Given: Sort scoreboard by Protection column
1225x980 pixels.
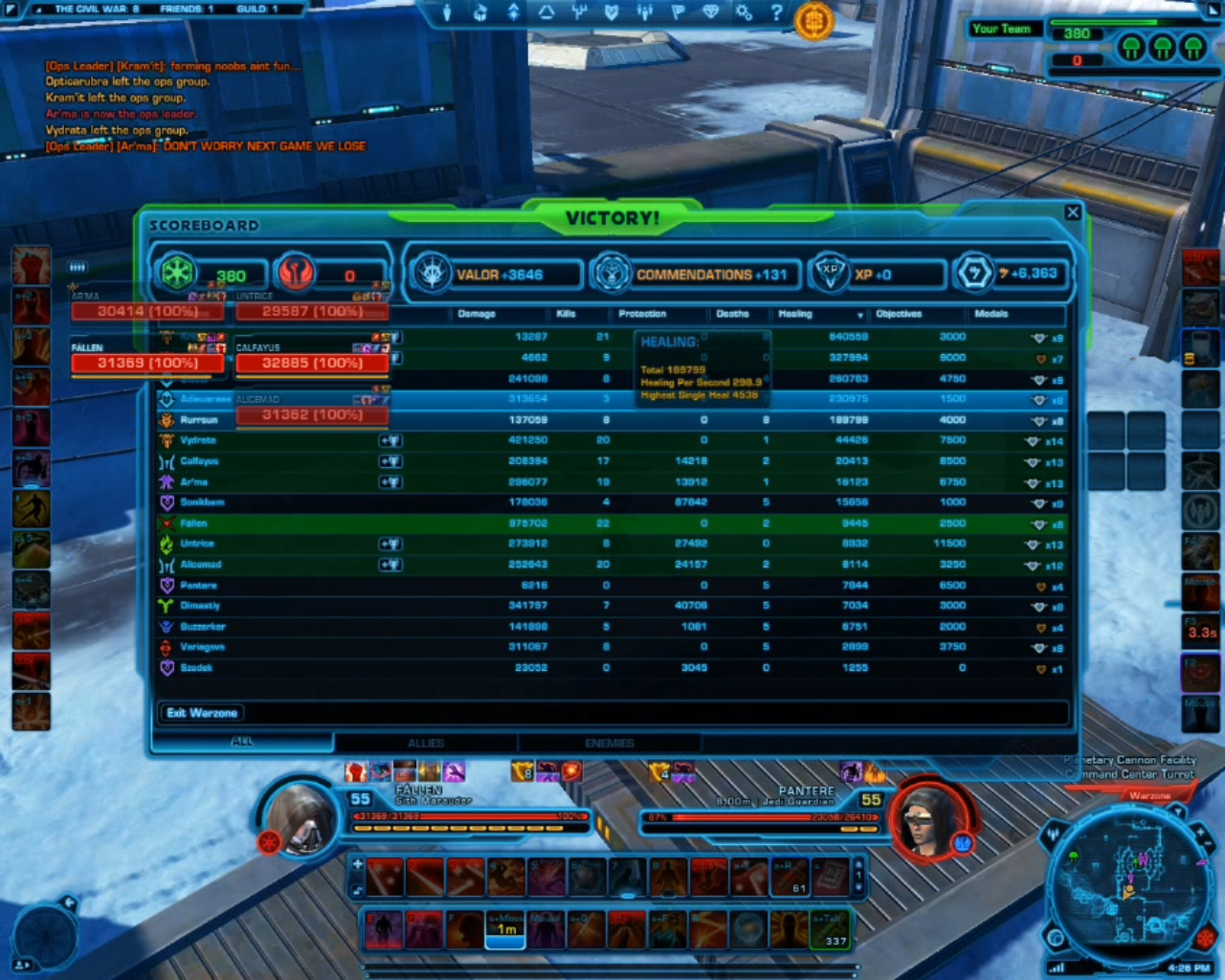Looking at the screenshot, I should (x=642, y=314).
